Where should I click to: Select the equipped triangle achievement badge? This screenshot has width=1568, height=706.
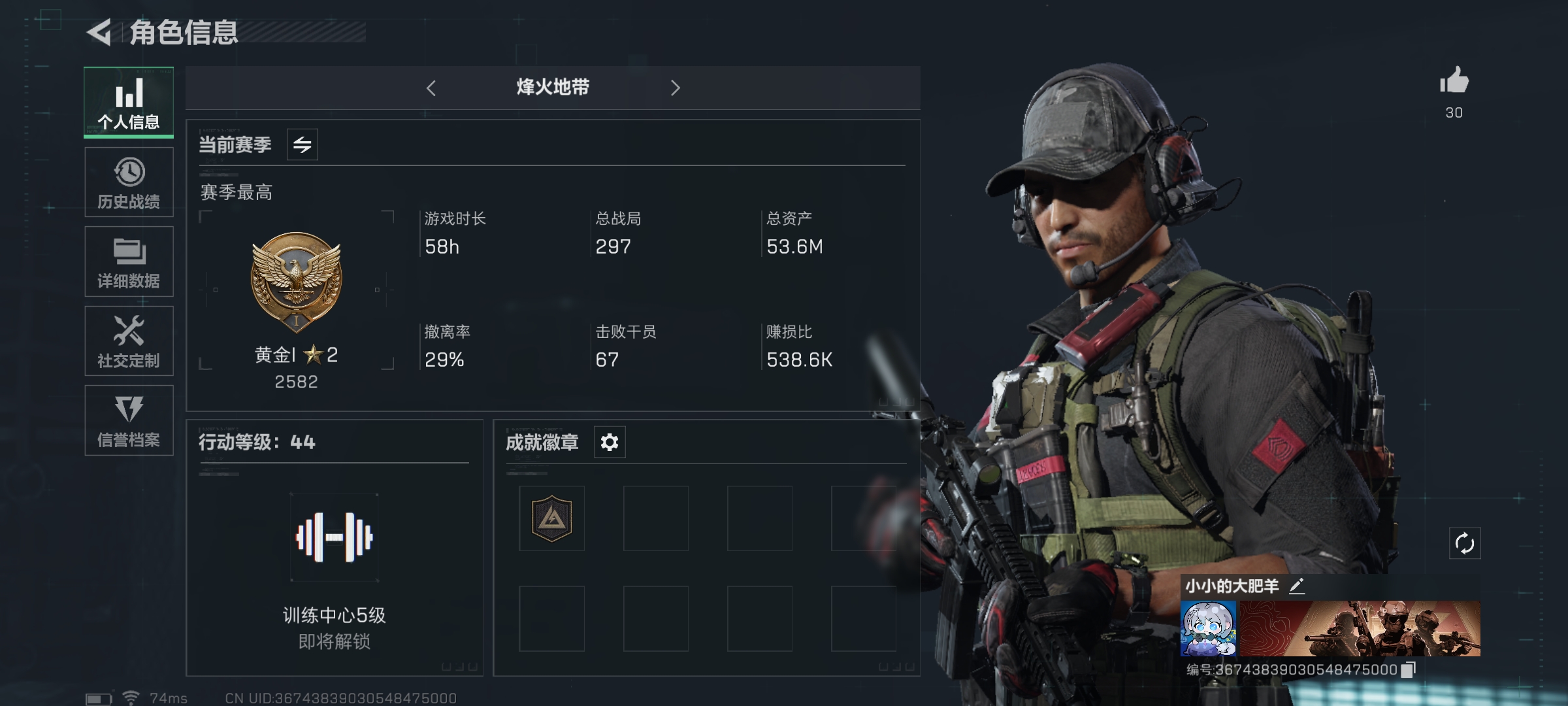click(552, 518)
